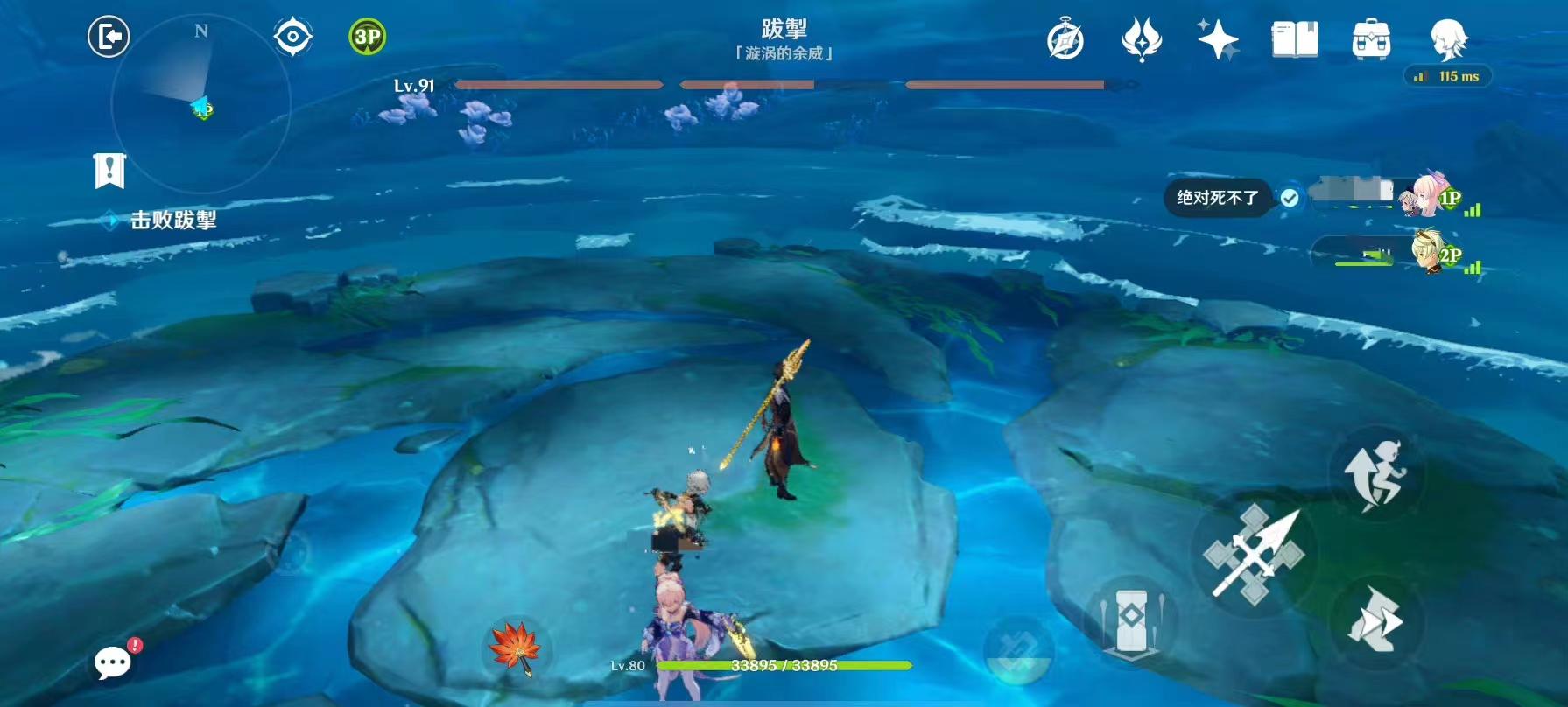Open the chat speech bubble

click(113, 662)
